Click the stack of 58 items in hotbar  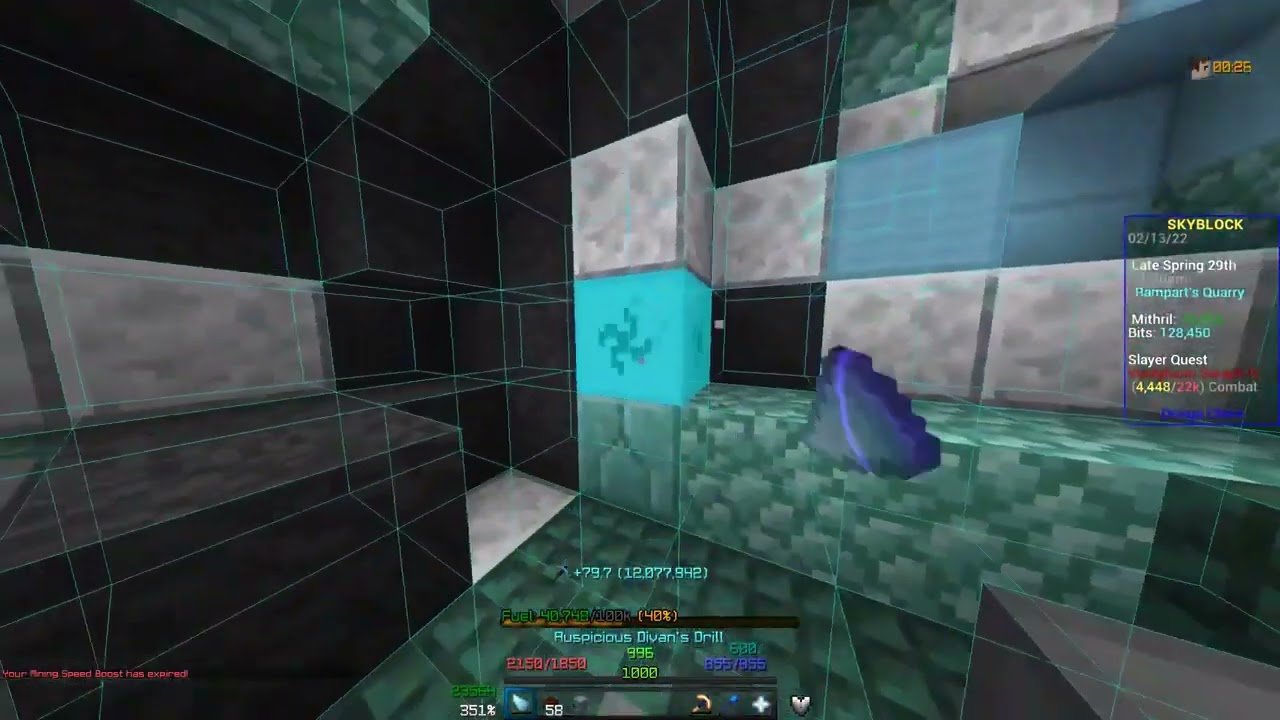[553, 701]
